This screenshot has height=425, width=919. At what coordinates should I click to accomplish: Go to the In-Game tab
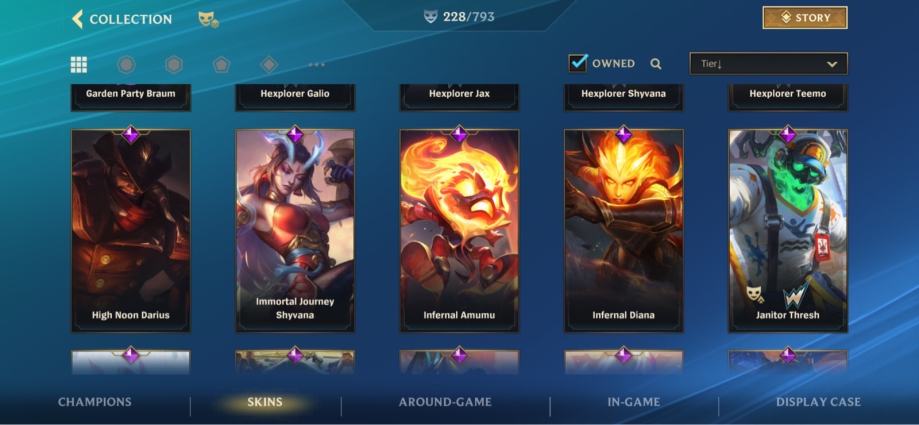(634, 402)
